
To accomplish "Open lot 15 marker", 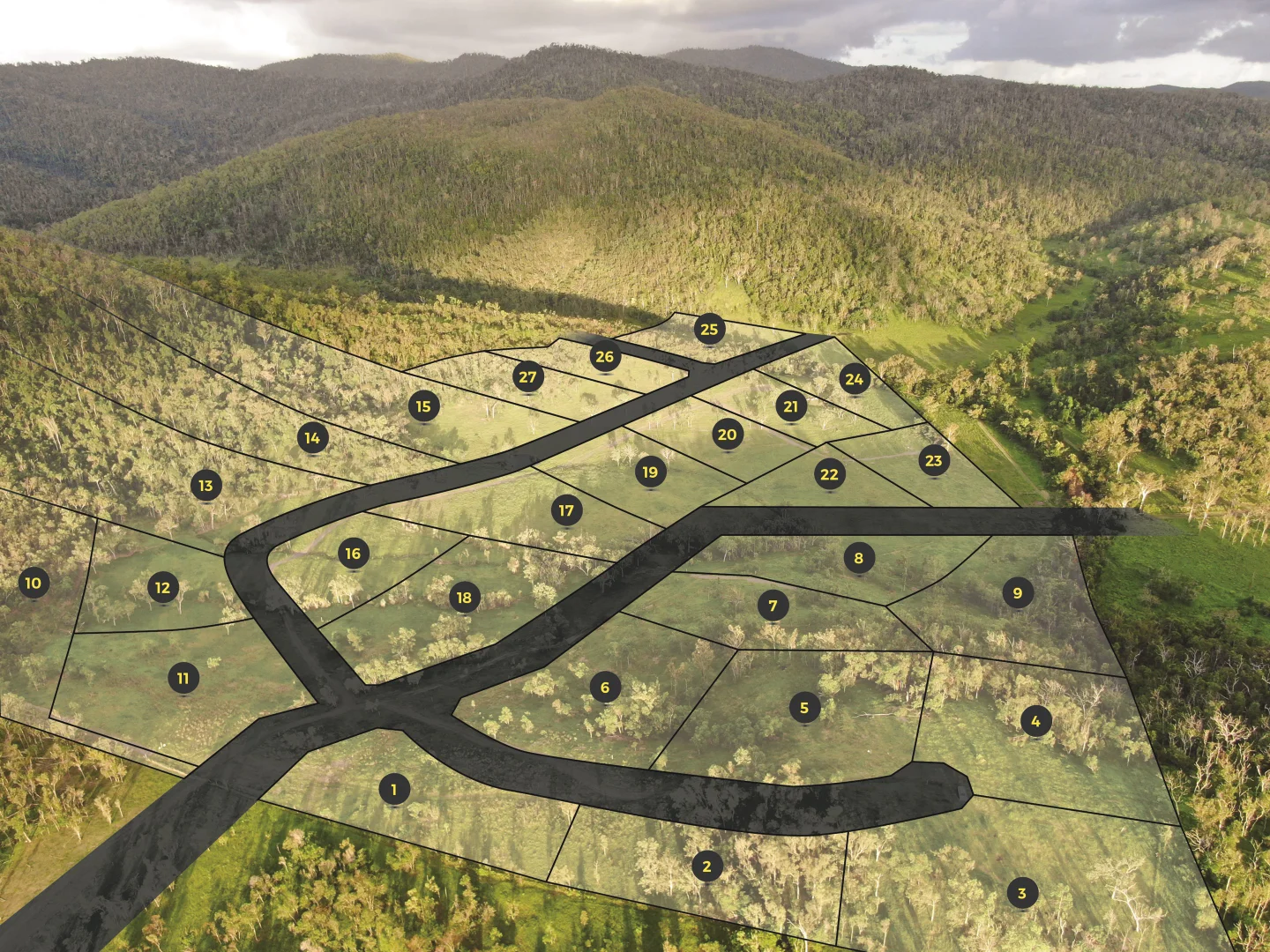I will (x=424, y=406).
